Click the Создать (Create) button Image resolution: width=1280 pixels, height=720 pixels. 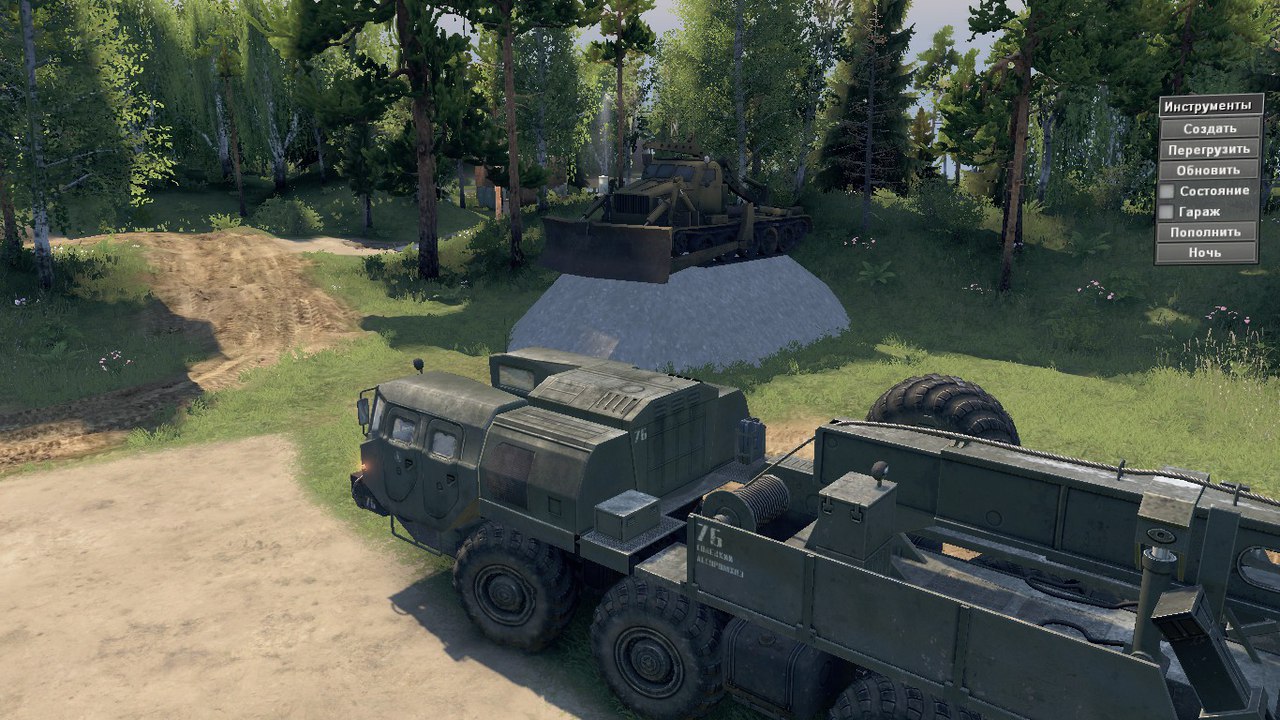[1210, 128]
